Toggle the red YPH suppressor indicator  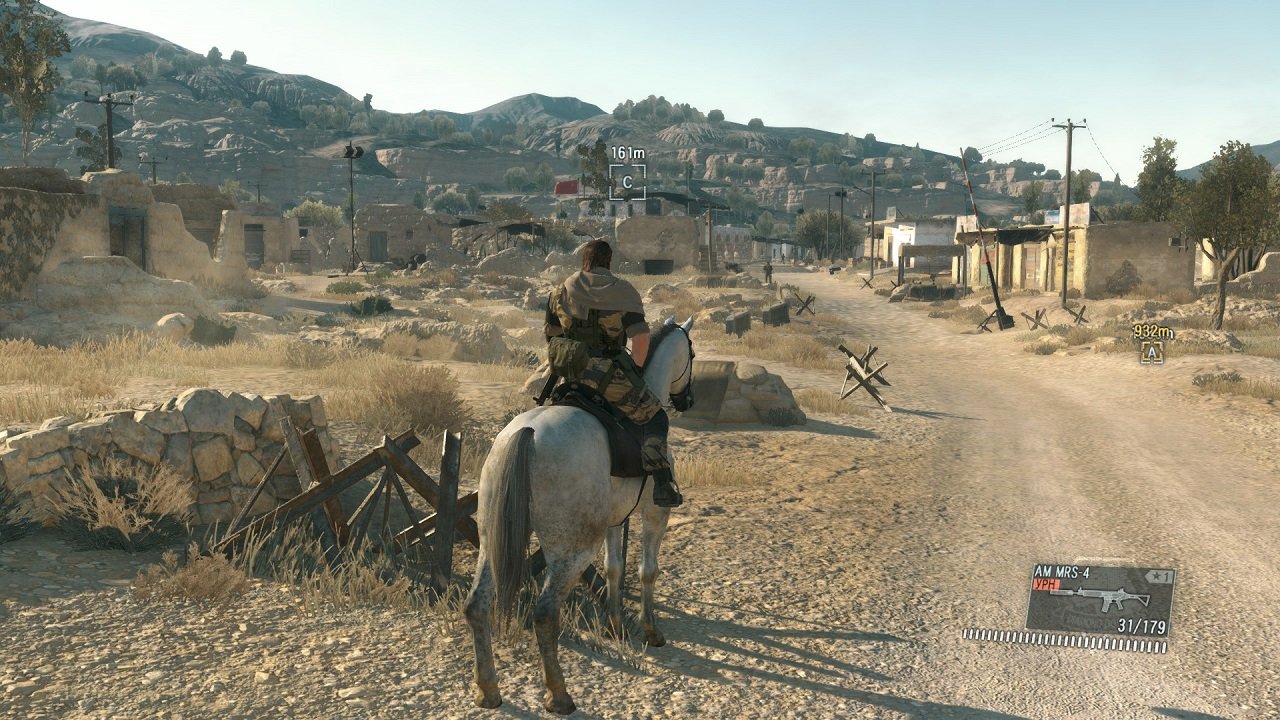point(1046,585)
